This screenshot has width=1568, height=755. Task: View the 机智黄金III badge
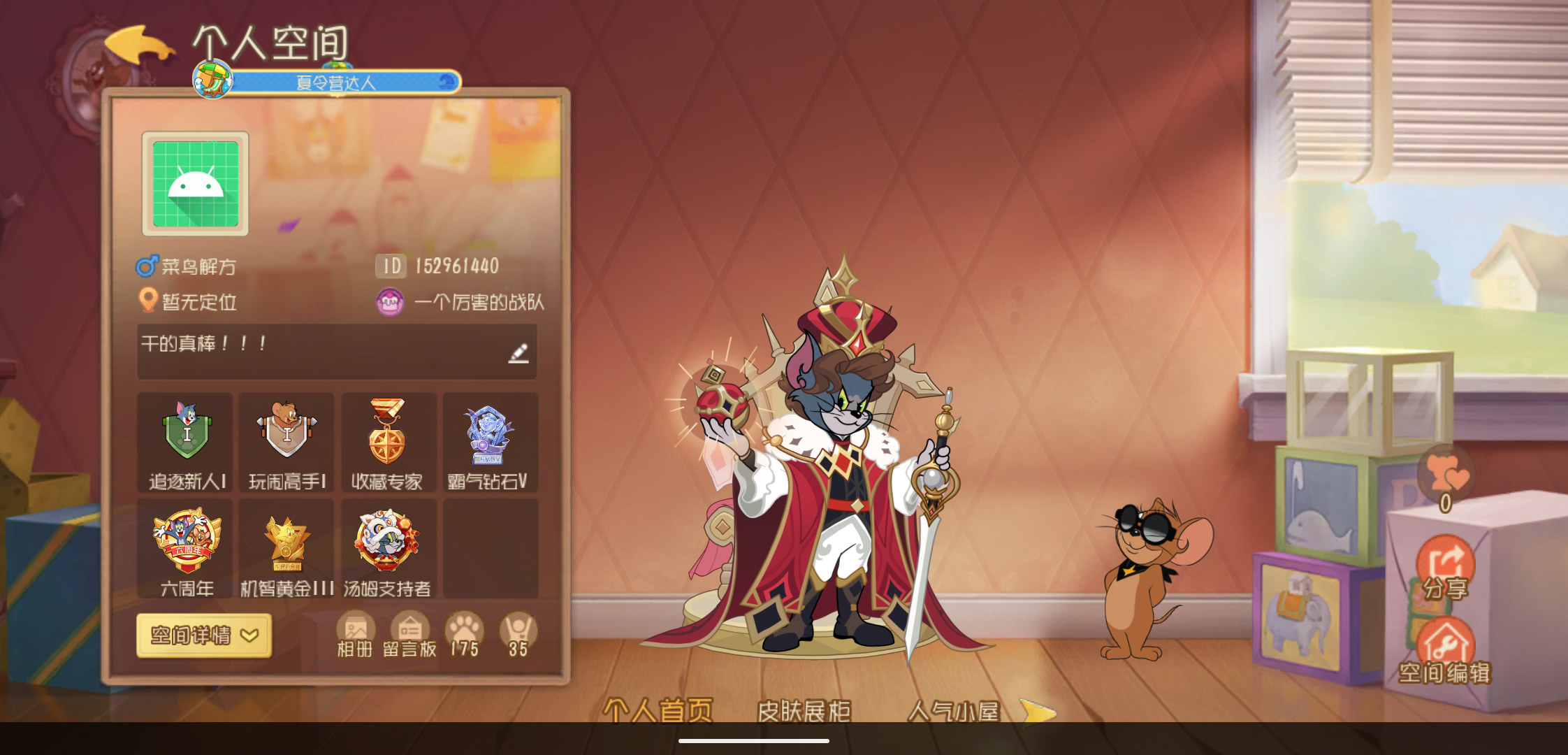(286, 549)
